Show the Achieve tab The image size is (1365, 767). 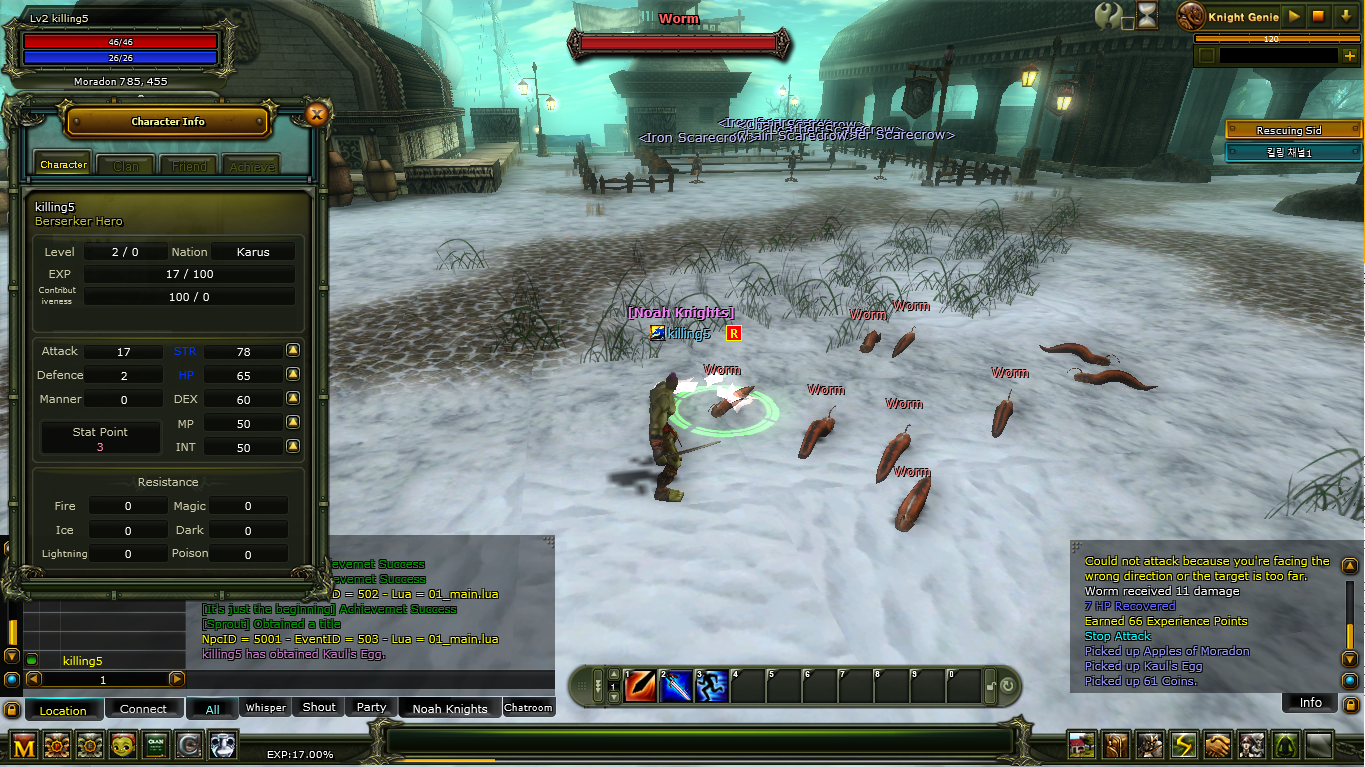(x=251, y=165)
